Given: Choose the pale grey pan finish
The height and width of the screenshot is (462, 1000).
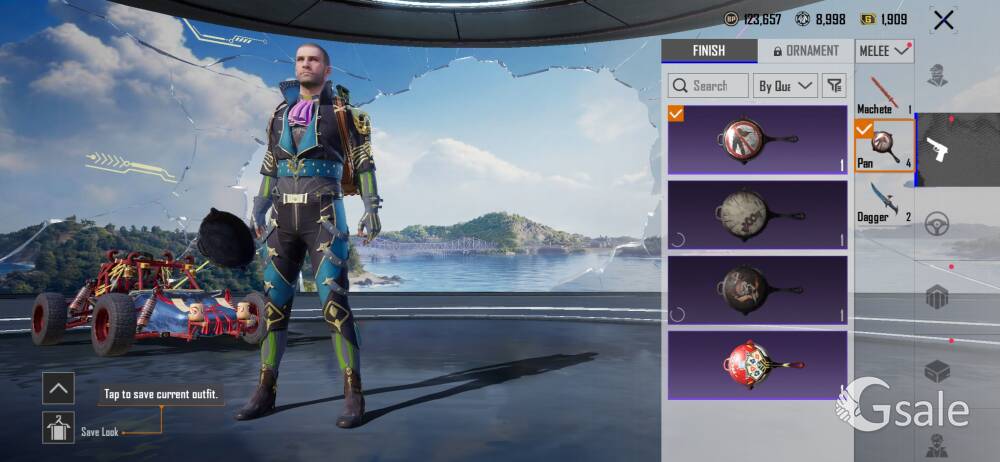Looking at the screenshot, I should [x=757, y=215].
